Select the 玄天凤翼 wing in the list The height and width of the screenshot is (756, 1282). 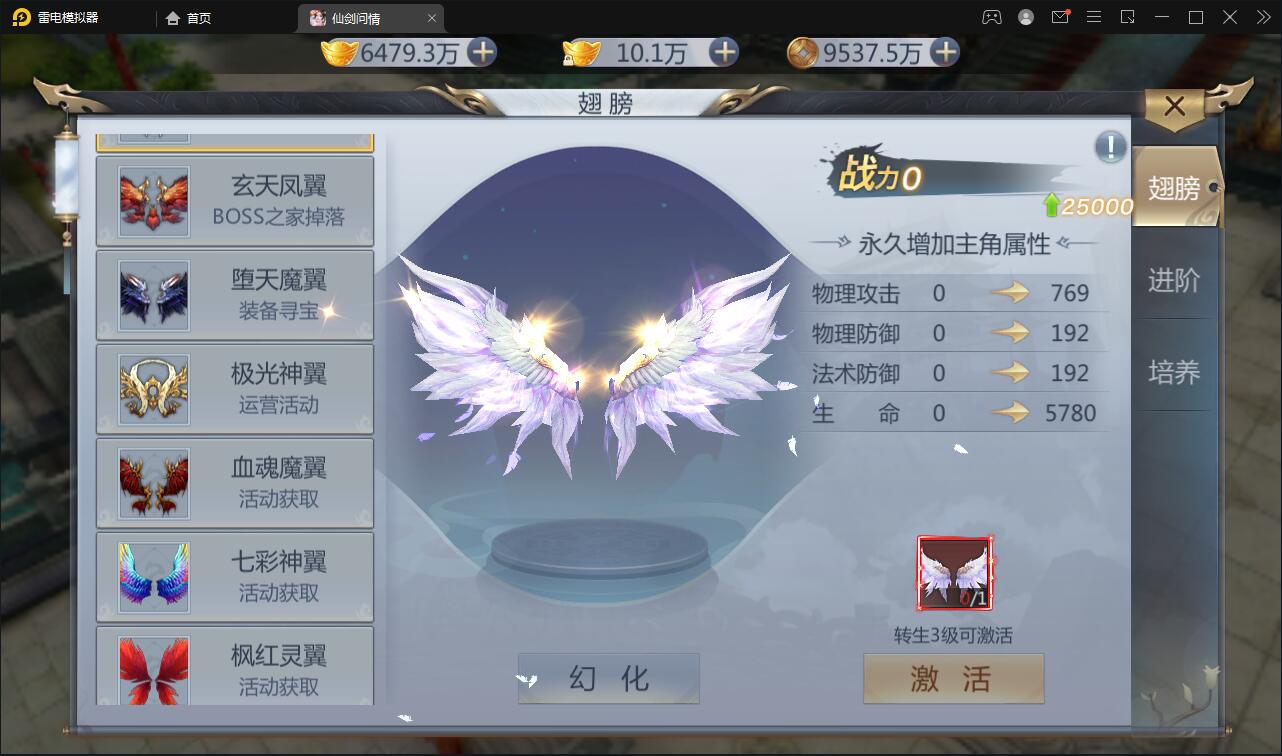pyautogui.click(x=234, y=200)
